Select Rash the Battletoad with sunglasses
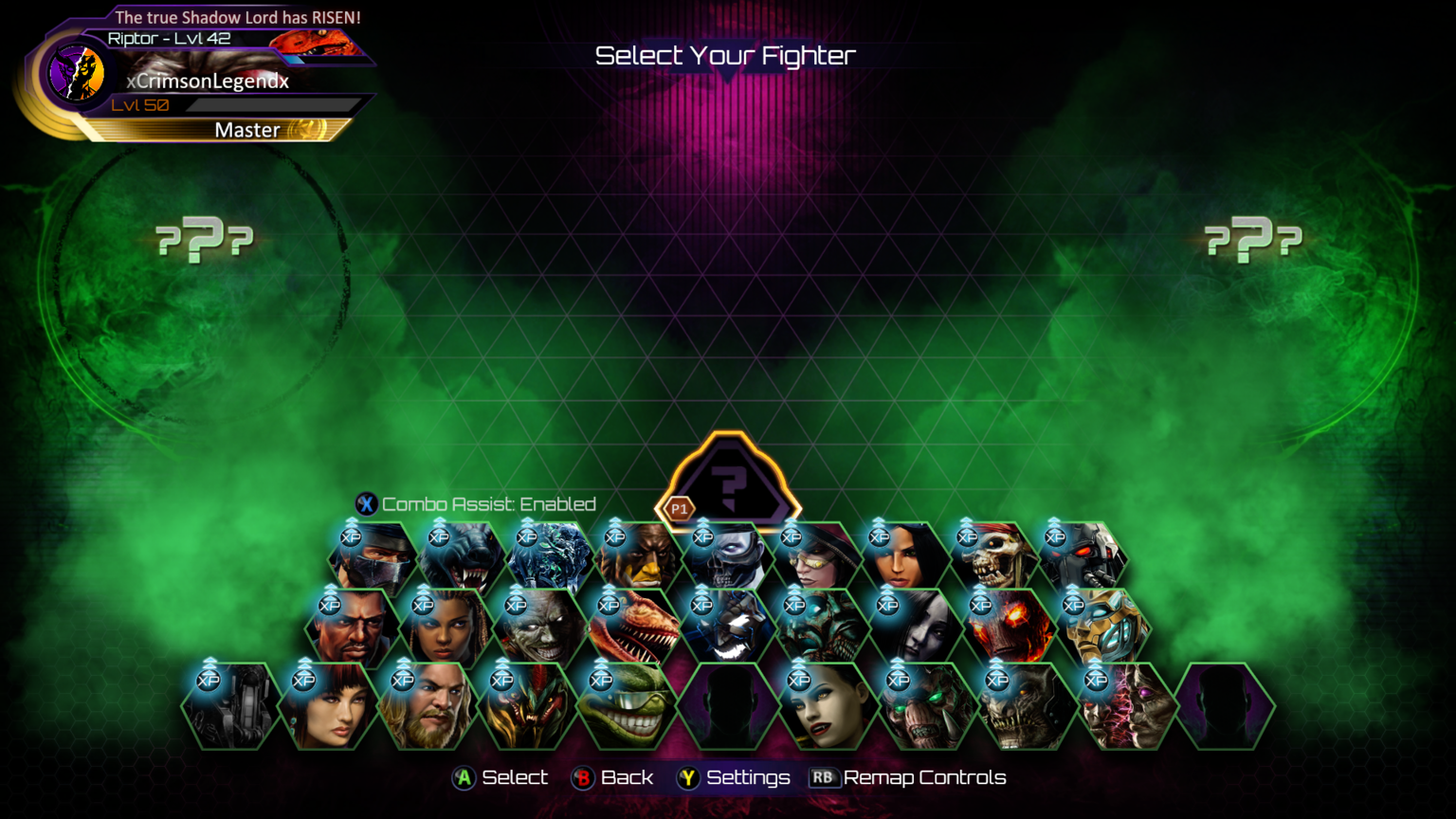 pos(626,707)
